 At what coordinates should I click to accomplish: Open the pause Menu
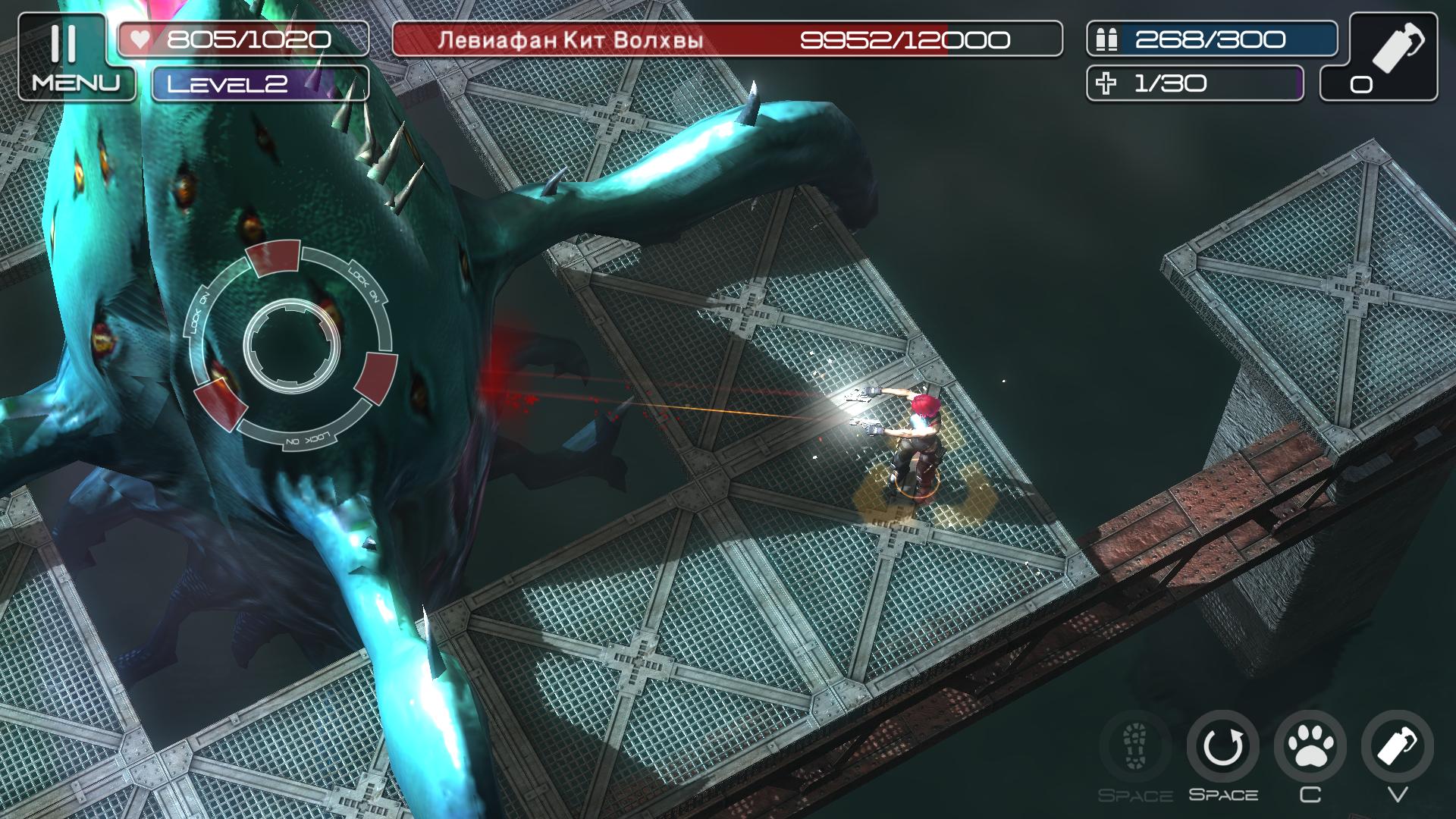point(74,58)
